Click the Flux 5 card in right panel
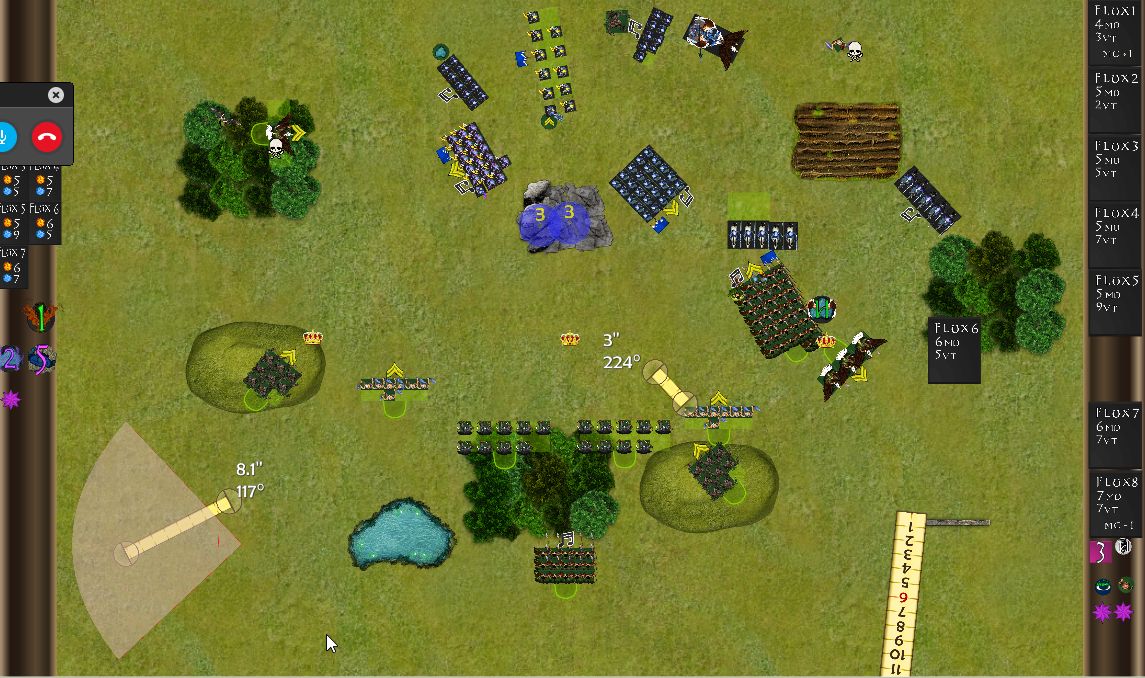The width and height of the screenshot is (1145, 678). [x=1116, y=300]
